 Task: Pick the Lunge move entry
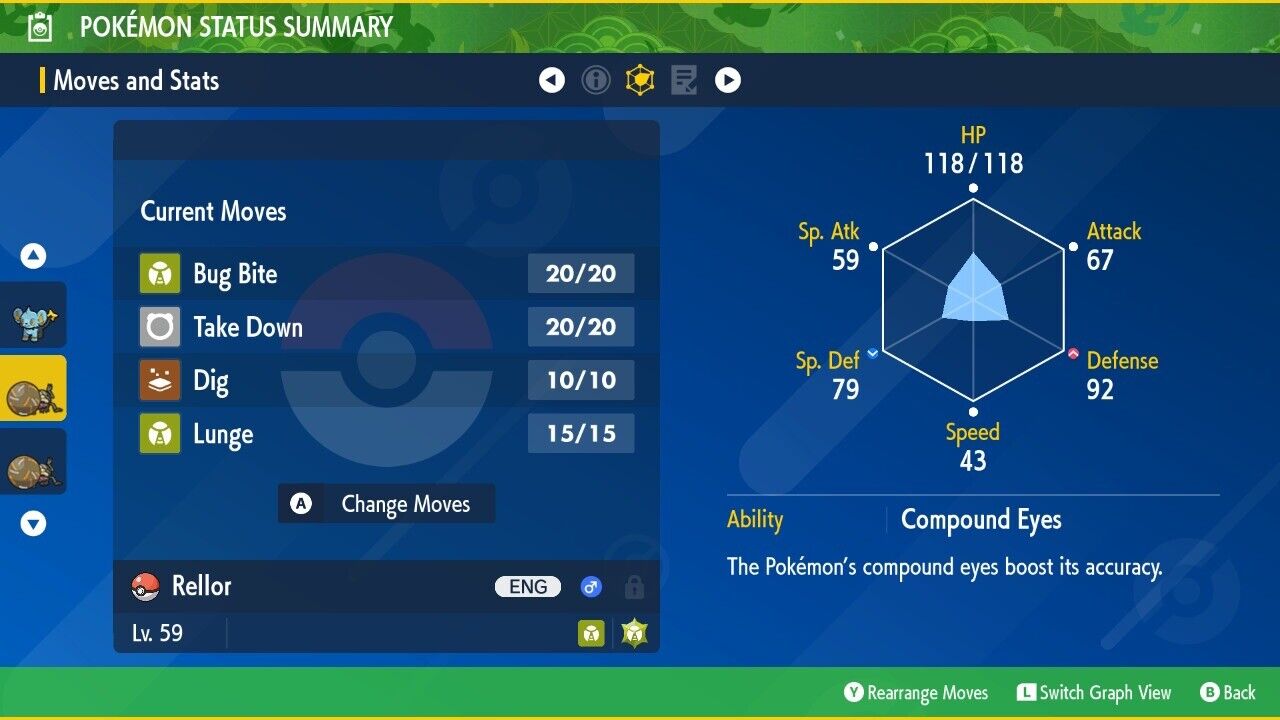pyautogui.click(x=386, y=434)
